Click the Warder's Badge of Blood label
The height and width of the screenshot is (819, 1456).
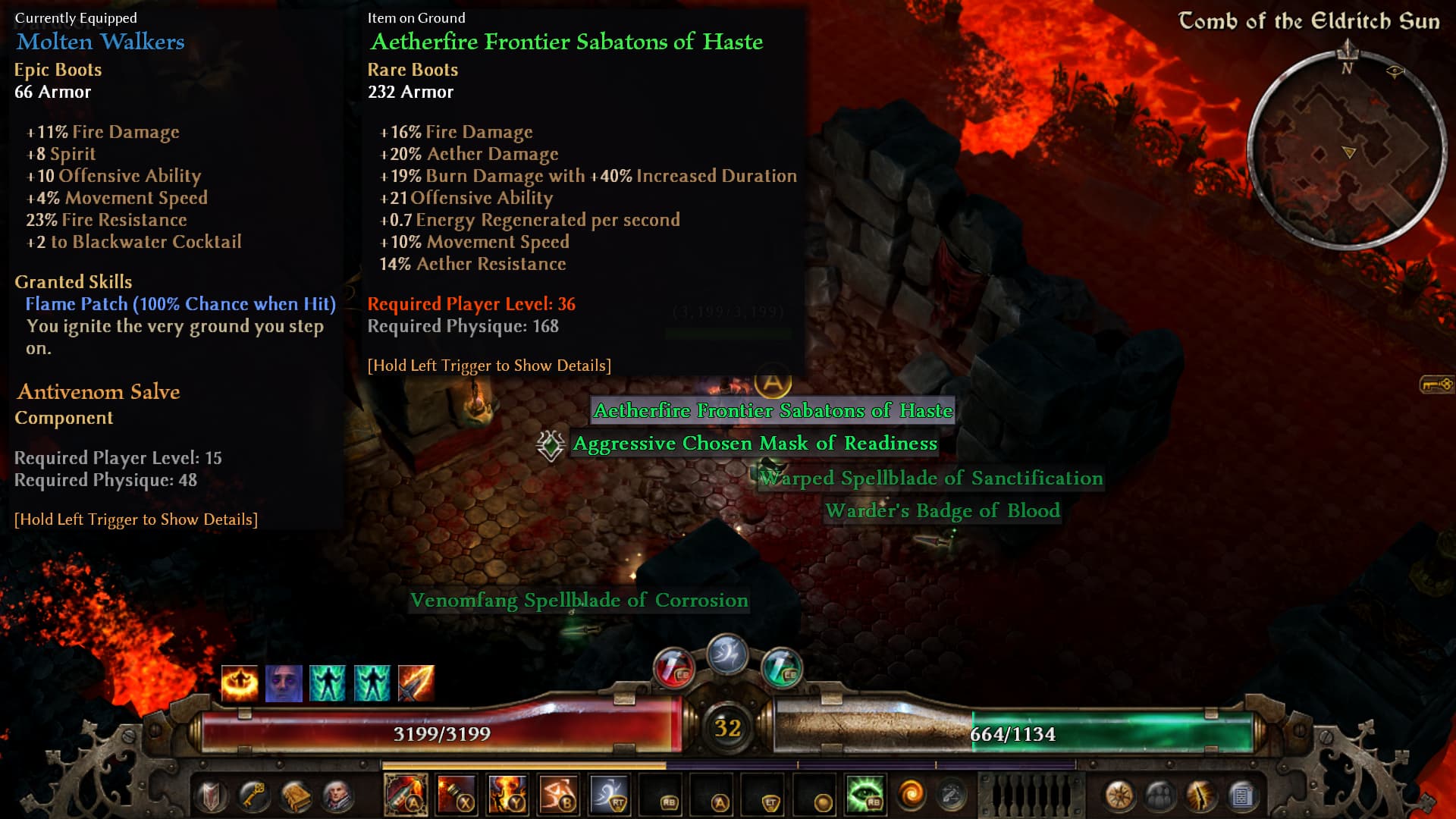[x=942, y=511]
